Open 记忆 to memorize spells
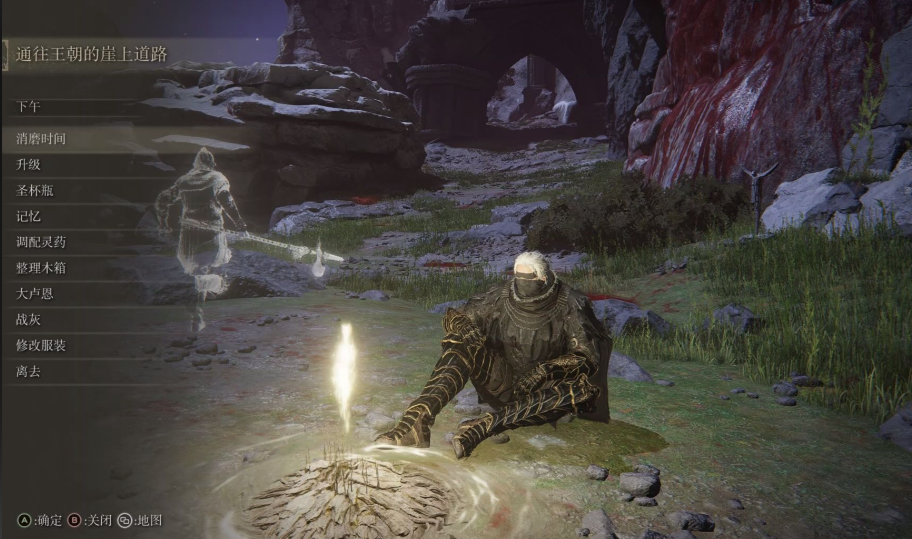The image size is (912, 539). click(x=29, y=216)
